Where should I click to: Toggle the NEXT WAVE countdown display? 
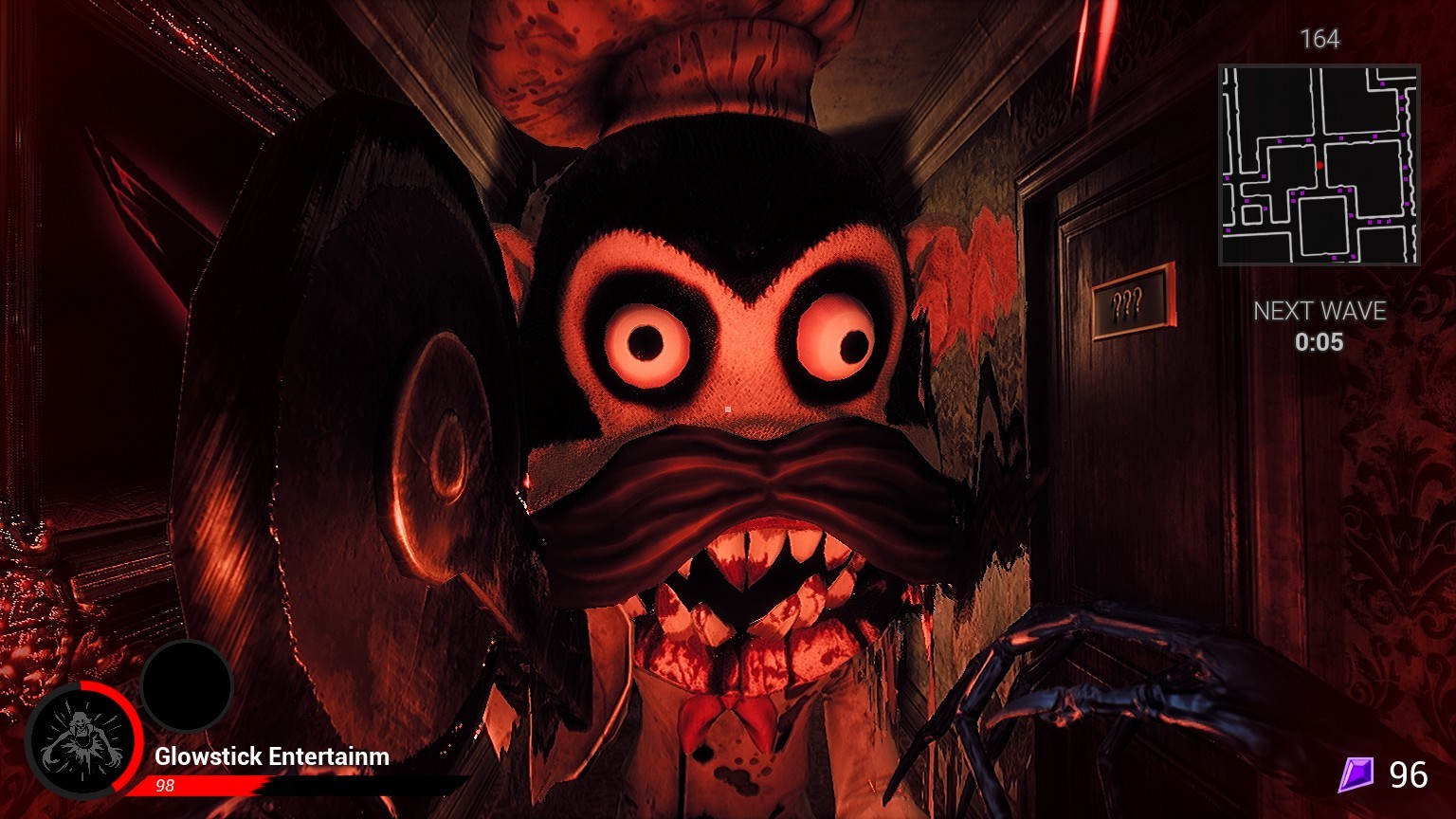[x=1319, y=327]
